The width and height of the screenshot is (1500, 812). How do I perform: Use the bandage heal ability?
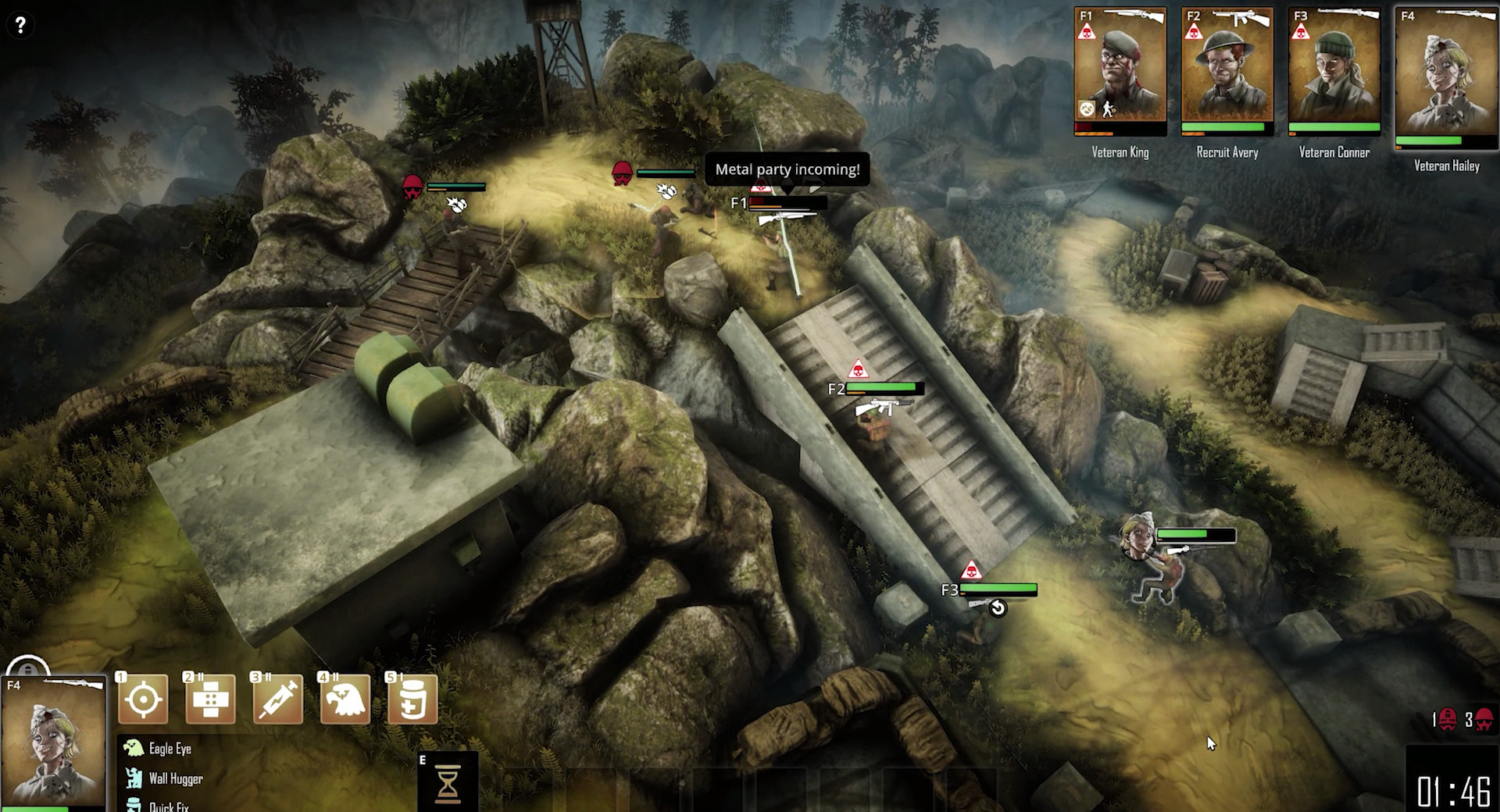[211, 699]
